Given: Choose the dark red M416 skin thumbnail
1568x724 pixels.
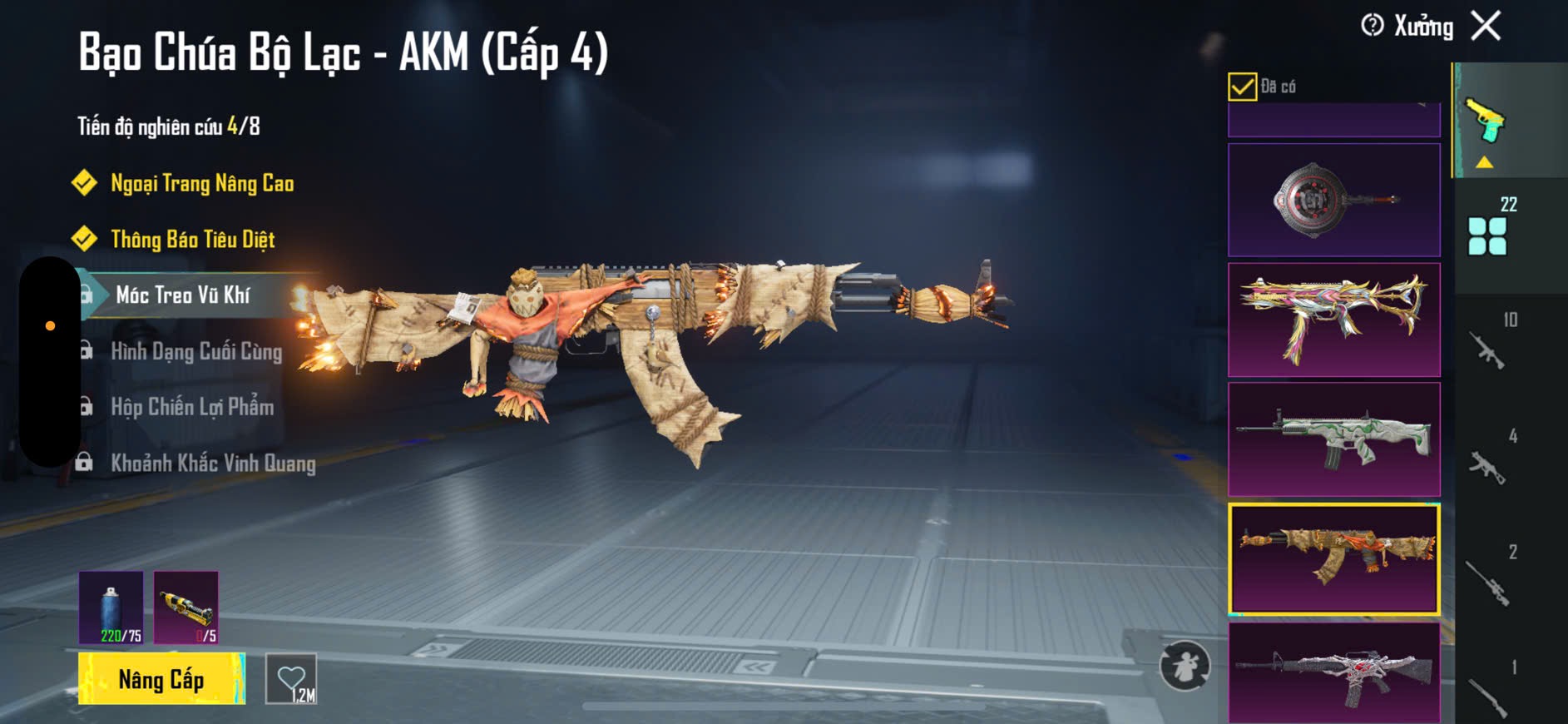Looking at the screenshot, I should 1333,672.
